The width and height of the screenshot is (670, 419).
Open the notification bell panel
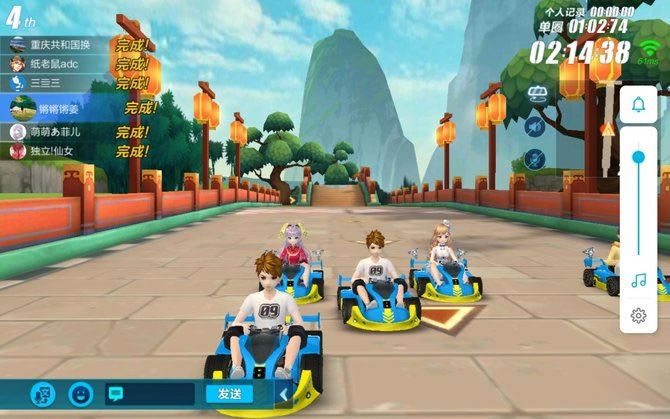point(638,104)
